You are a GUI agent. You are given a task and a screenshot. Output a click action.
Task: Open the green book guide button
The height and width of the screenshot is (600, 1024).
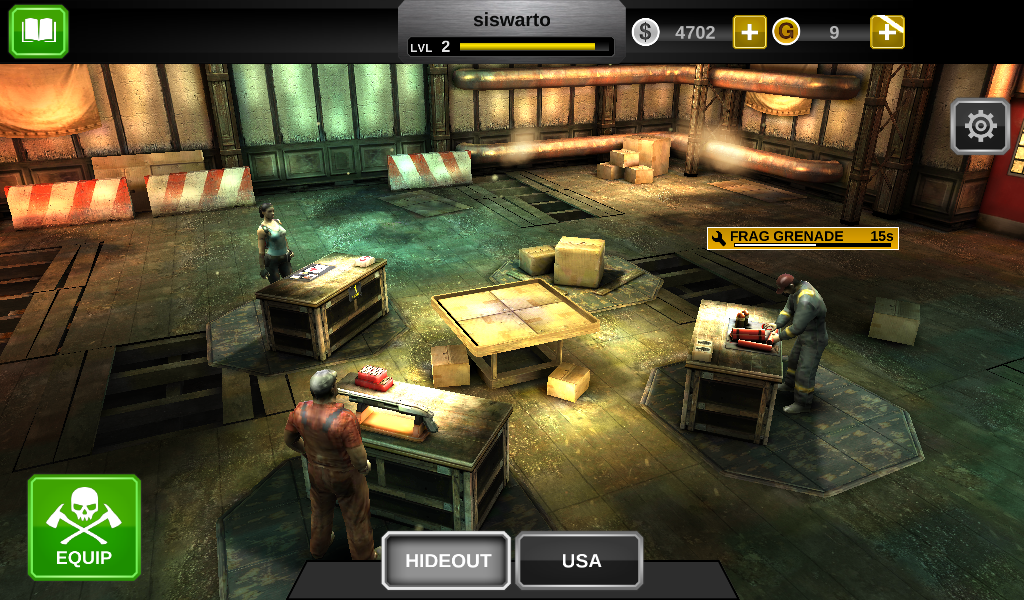point(38,31)
